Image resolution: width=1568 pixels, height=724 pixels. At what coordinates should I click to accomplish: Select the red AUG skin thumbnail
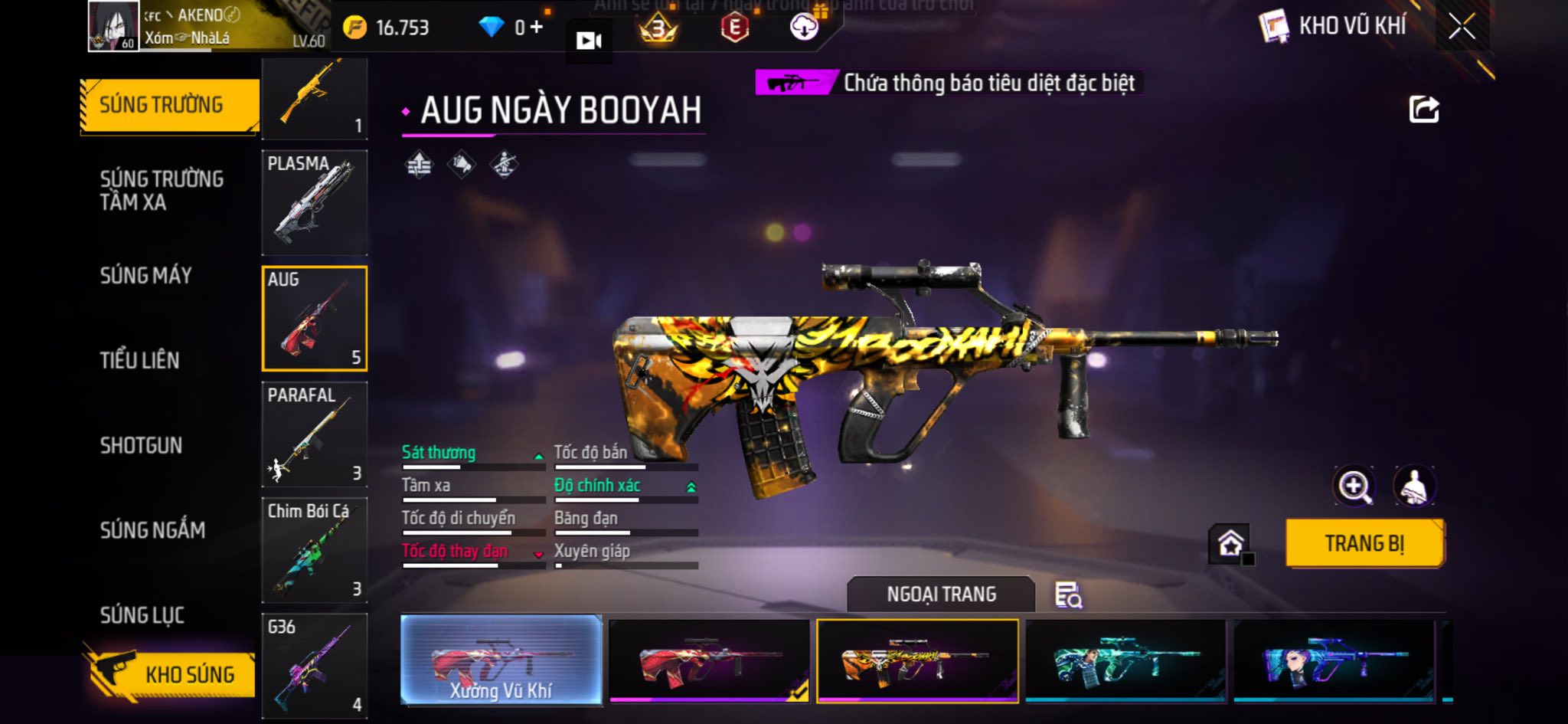(709, 660)
